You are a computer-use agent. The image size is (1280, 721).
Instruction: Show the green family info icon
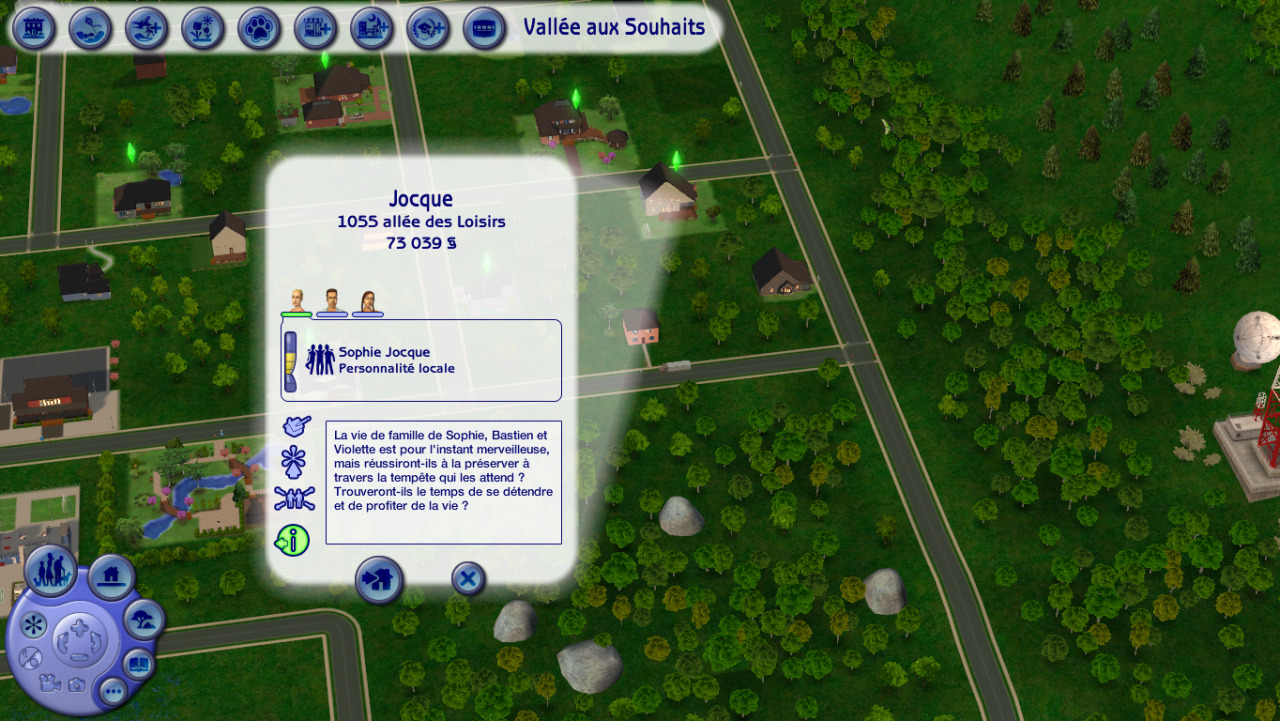click(292, 540)
